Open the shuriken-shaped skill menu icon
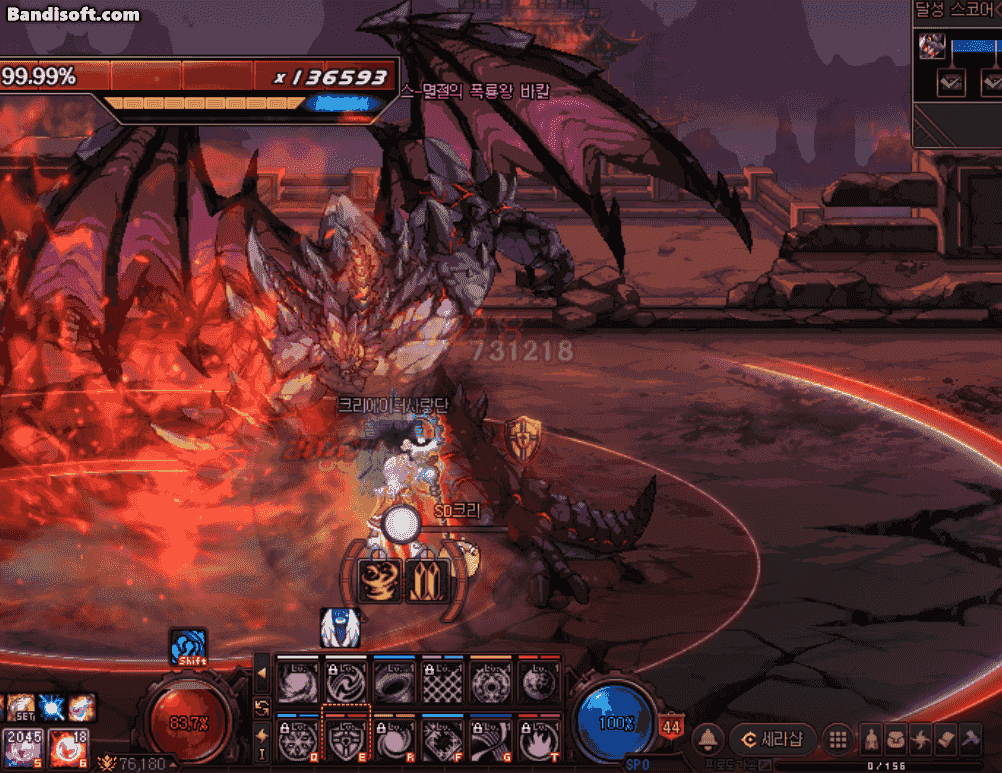This screenshot has height=773, width=1002. tap(922, 740)
